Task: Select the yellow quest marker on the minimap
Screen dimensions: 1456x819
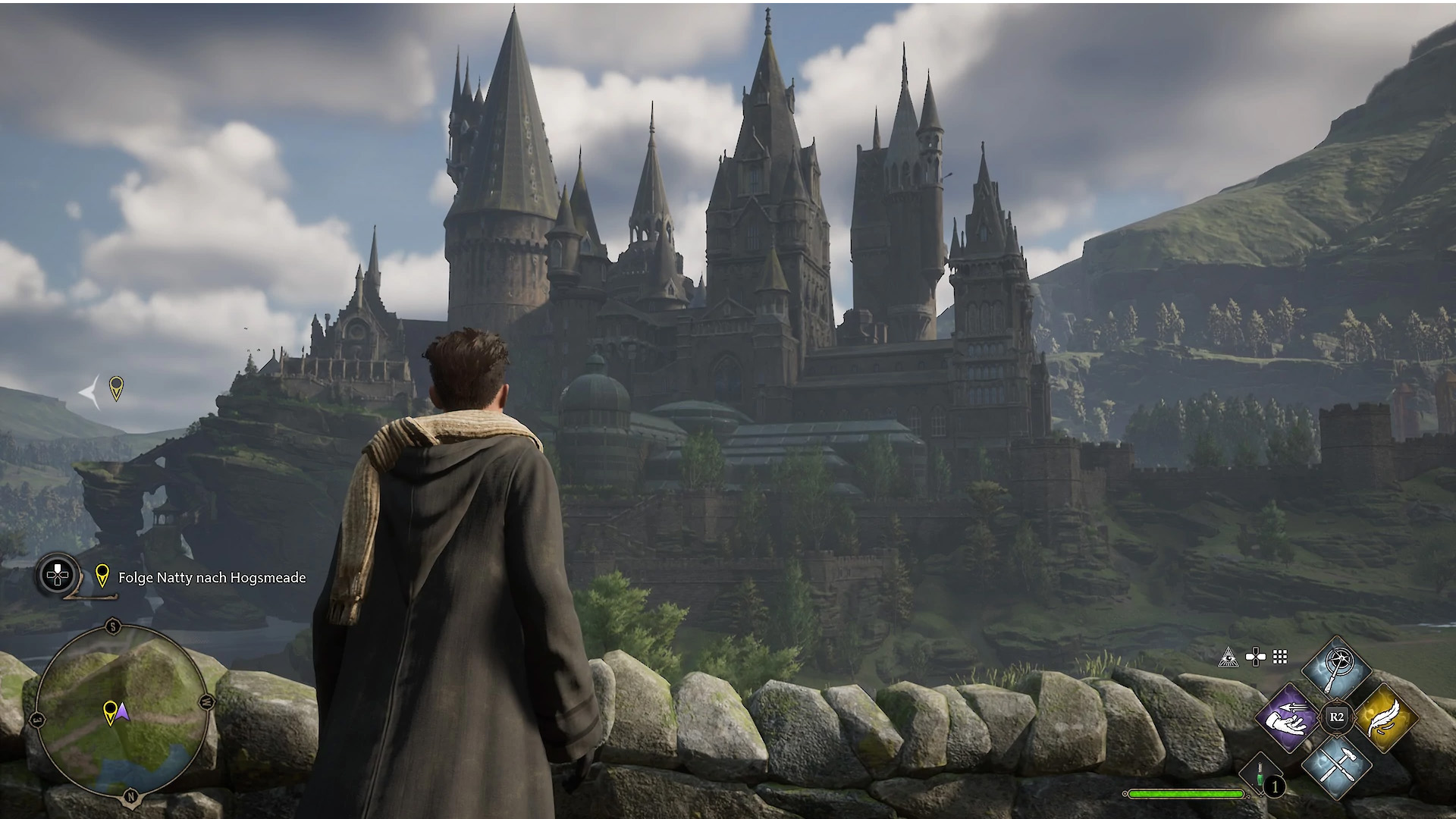Action: tap(110, 711)
